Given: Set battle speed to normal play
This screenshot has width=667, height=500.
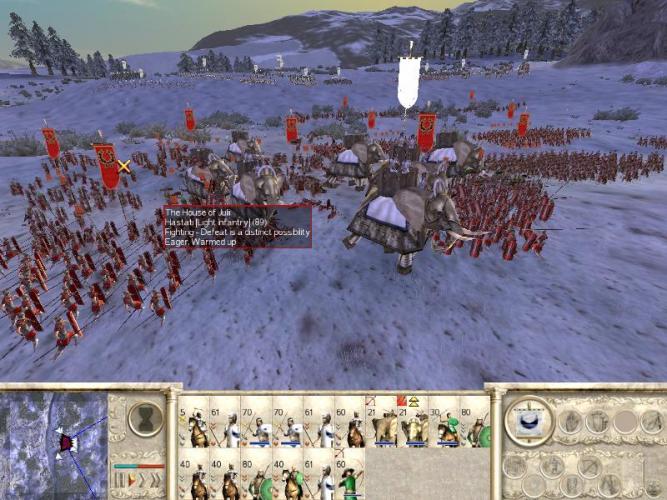Looking at the screenshot, I should [131, 481].
